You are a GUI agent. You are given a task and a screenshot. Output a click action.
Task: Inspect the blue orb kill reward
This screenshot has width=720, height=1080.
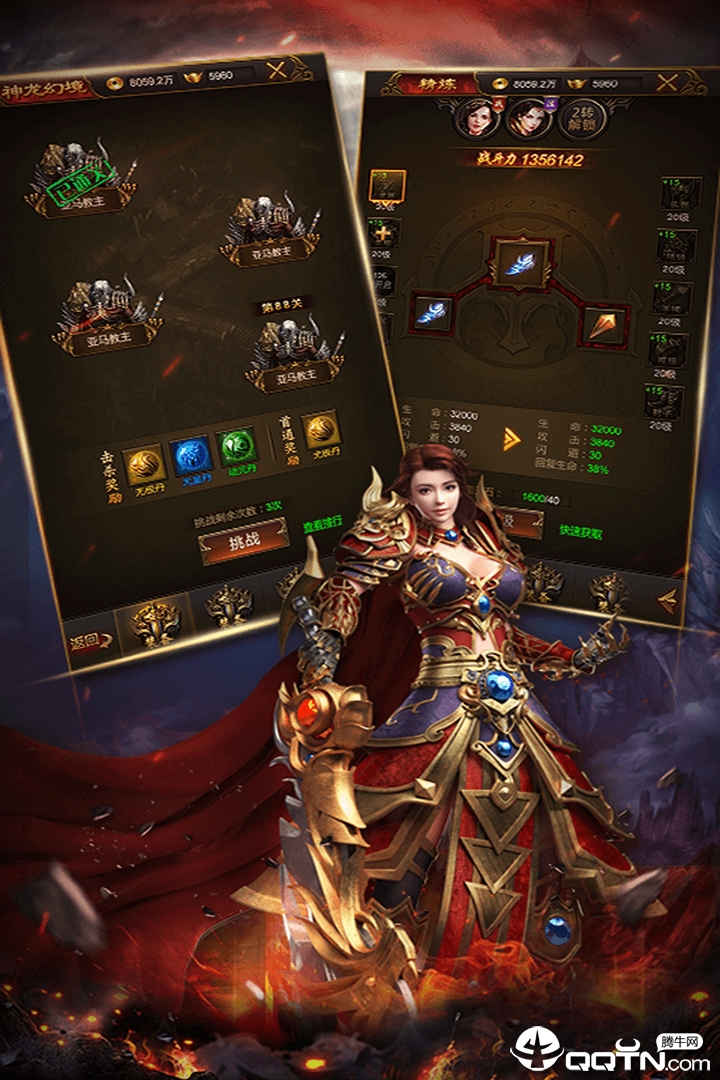point(190,455)
